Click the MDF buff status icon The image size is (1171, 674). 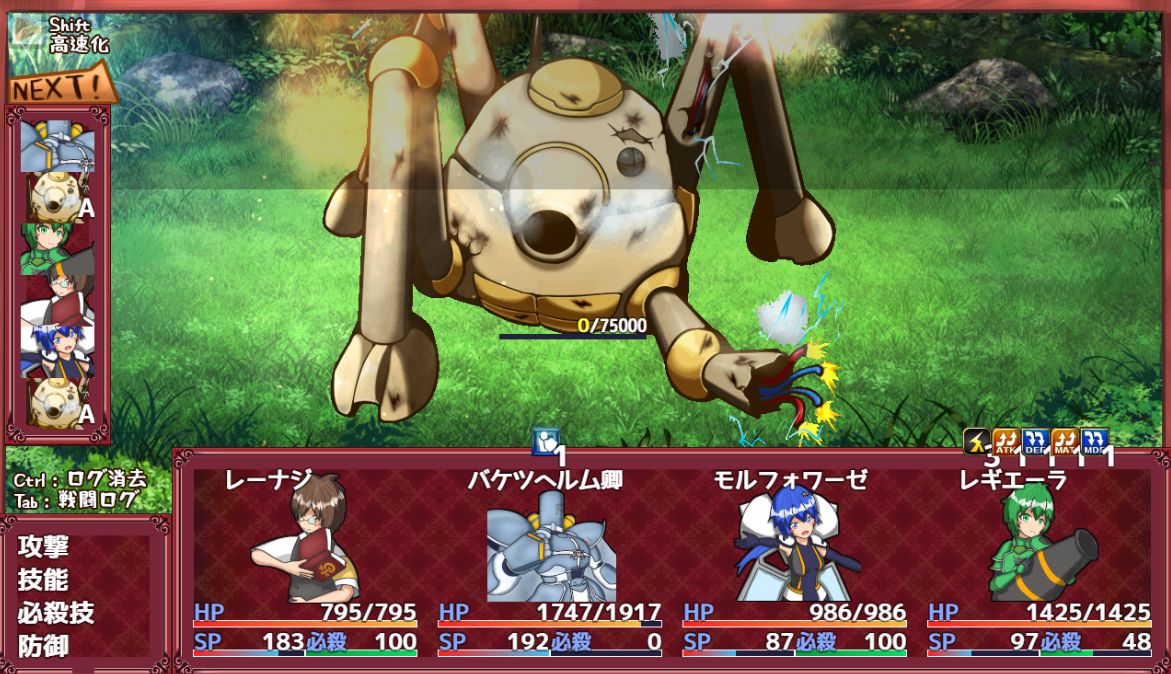pyautogui.click(x=1094, y=441)
